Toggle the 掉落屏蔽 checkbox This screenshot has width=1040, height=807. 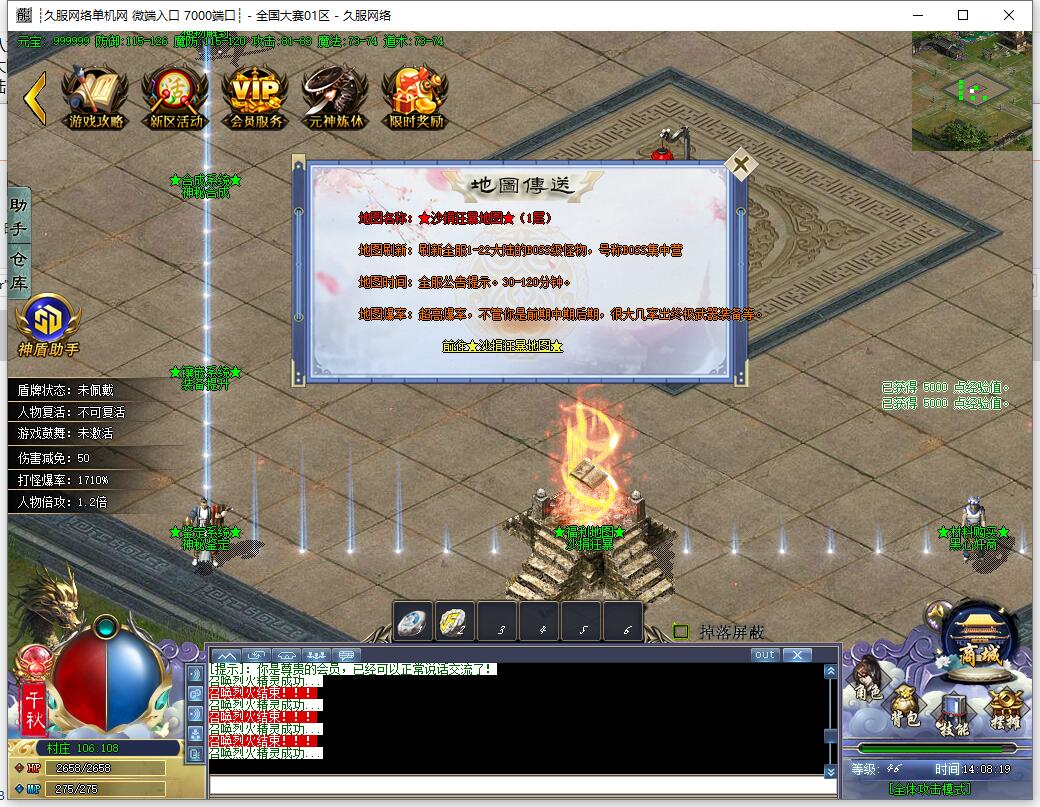click(681, 632)
